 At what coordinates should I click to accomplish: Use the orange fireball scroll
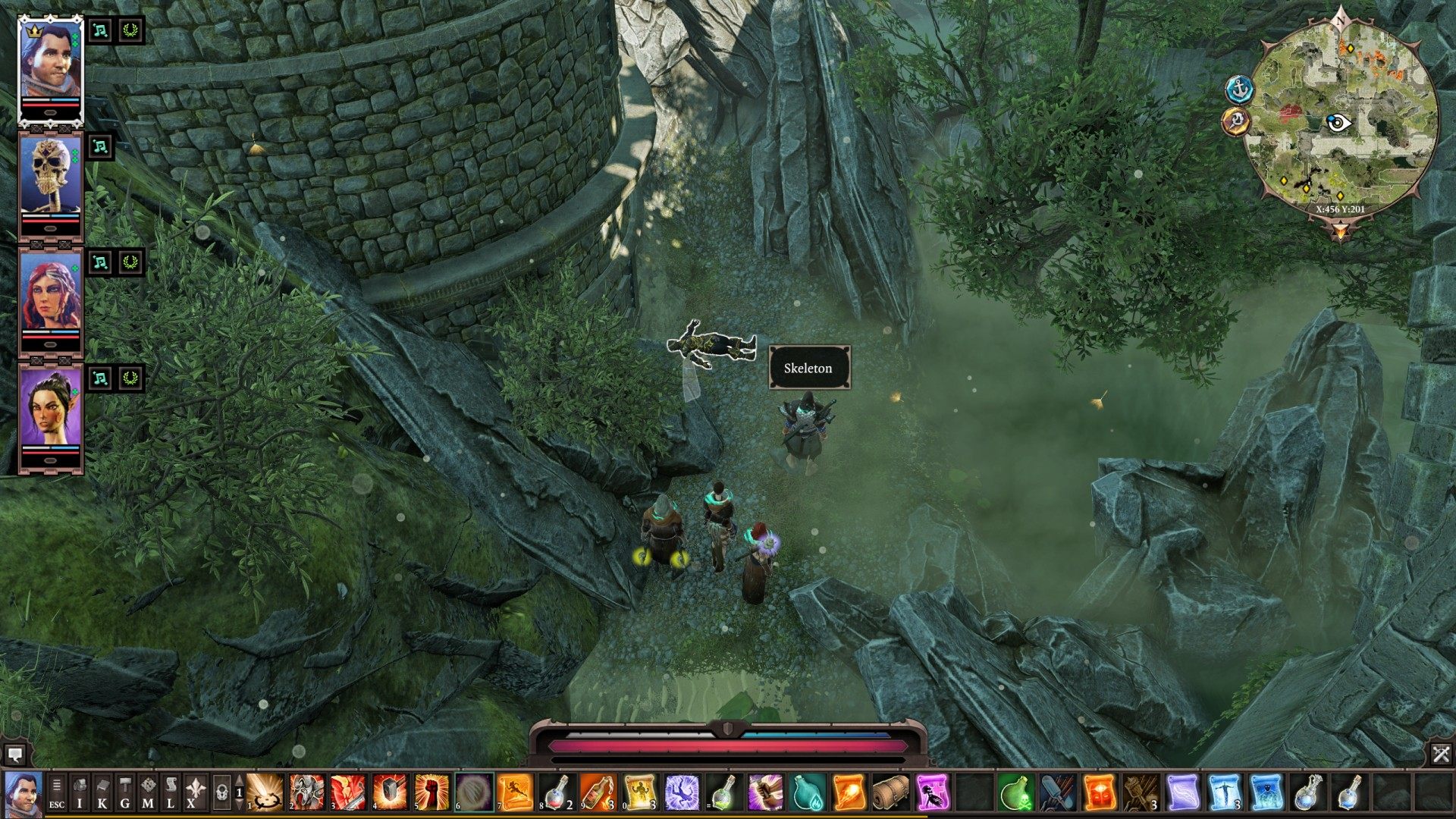point(849,792)
